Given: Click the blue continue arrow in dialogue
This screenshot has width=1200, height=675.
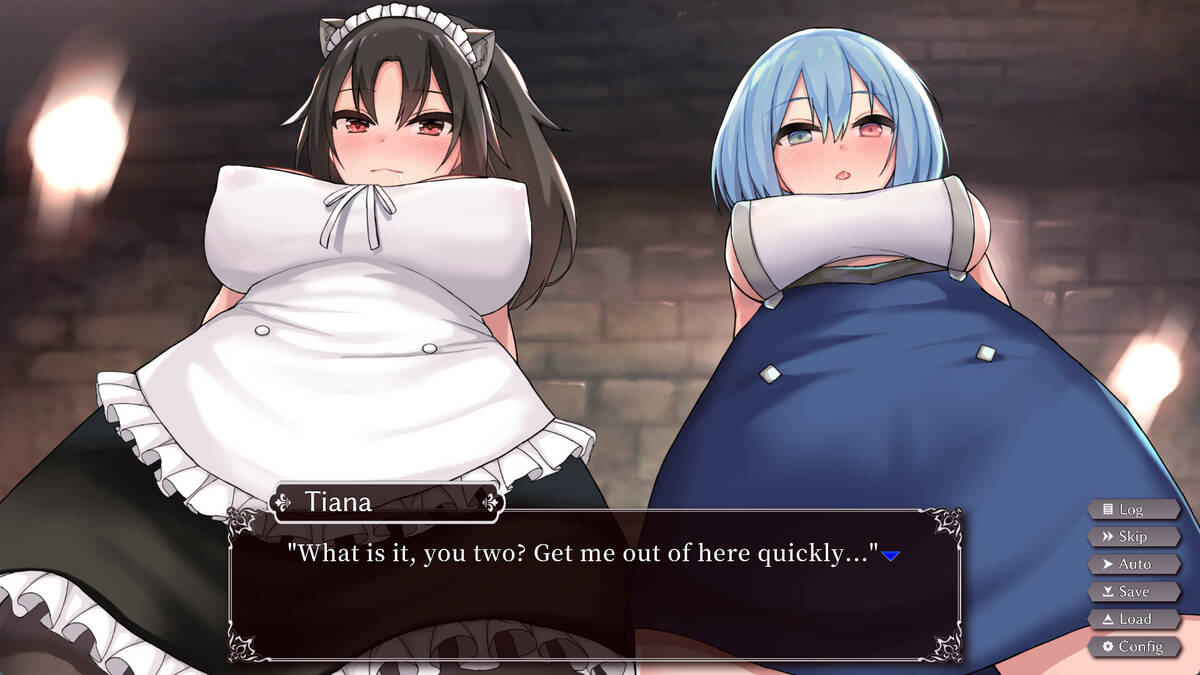Looking at the screenshot, I should tap(891, 555).
